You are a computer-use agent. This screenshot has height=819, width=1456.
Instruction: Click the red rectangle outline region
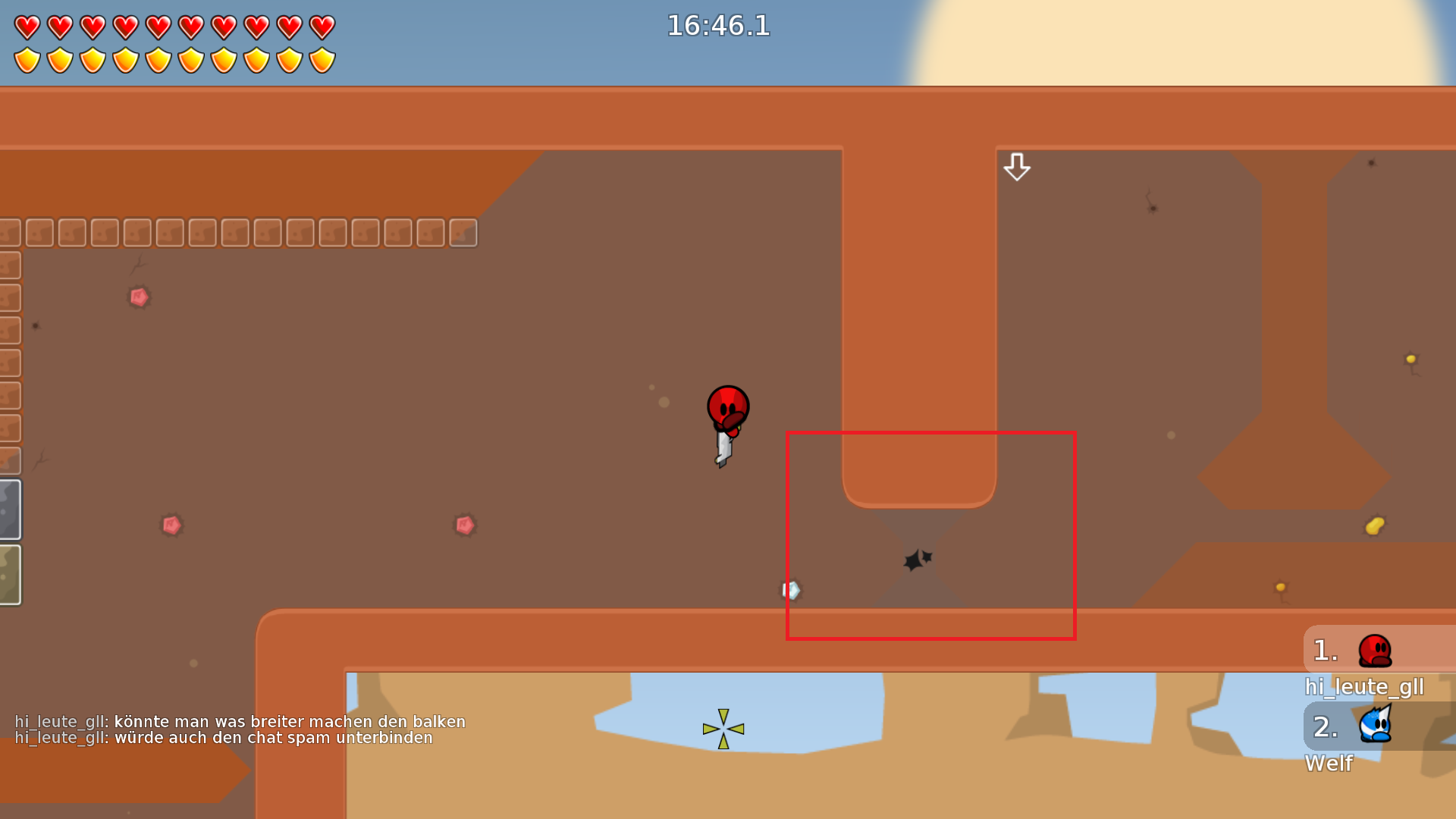pos(931,535)
